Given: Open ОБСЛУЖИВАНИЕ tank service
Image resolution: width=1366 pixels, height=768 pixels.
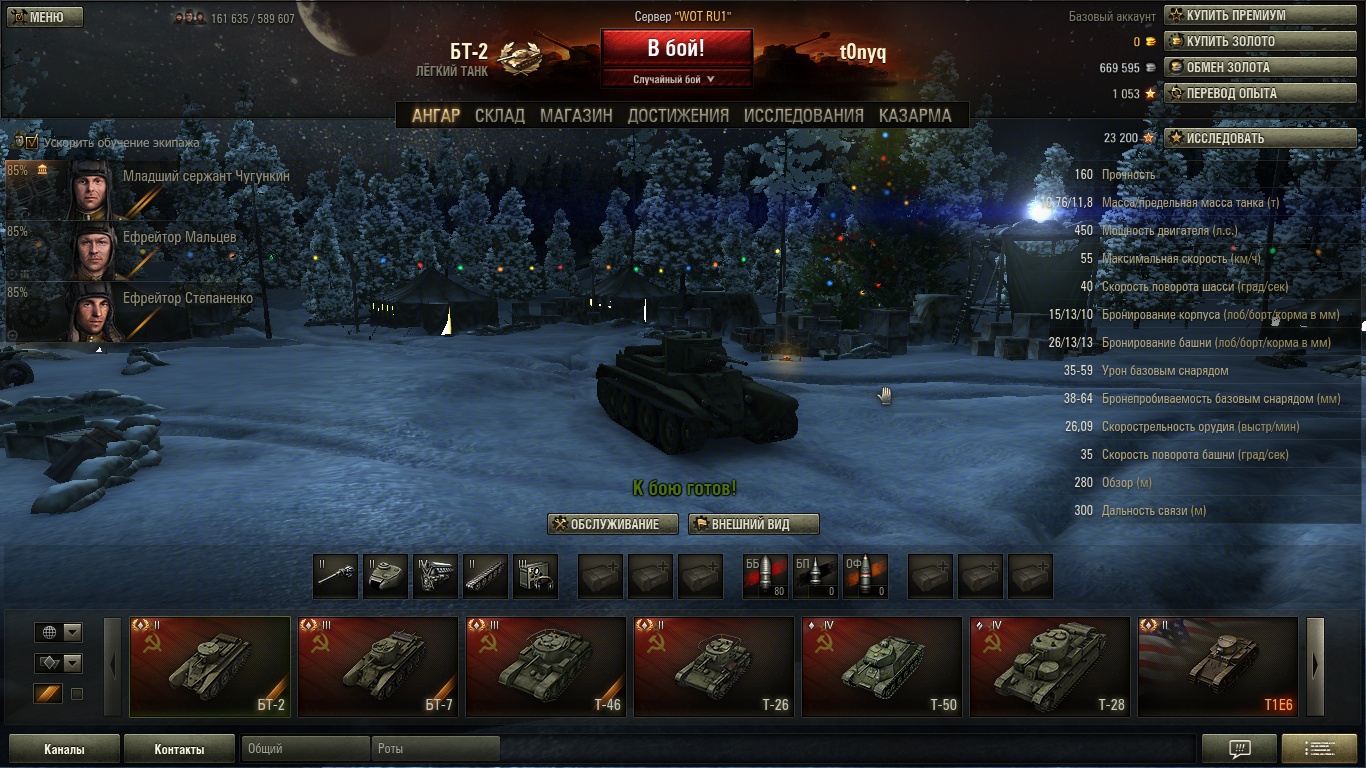Looking at the screenshot, I should tap(613, 524).
